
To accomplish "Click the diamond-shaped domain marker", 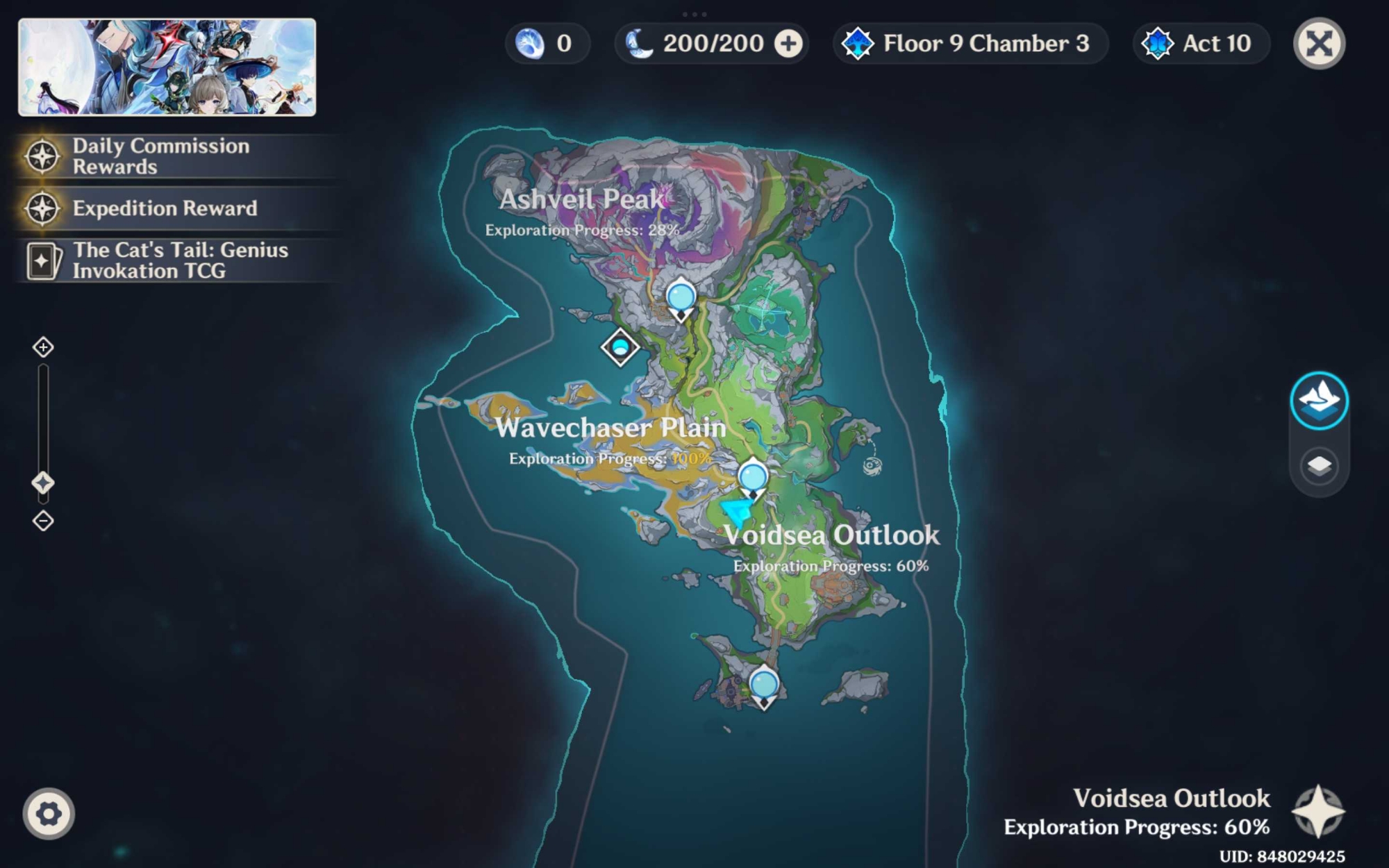I will click(620, 347).
